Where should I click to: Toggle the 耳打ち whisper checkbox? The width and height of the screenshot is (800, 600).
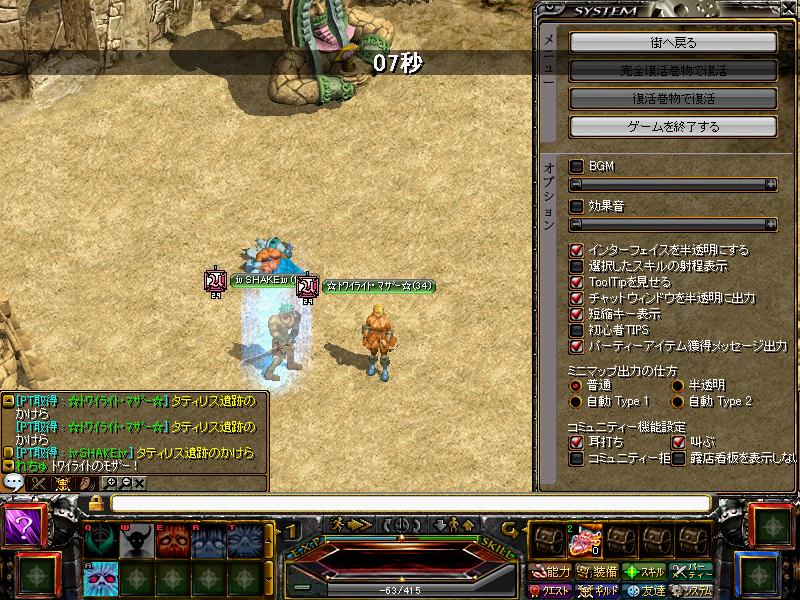576,441
